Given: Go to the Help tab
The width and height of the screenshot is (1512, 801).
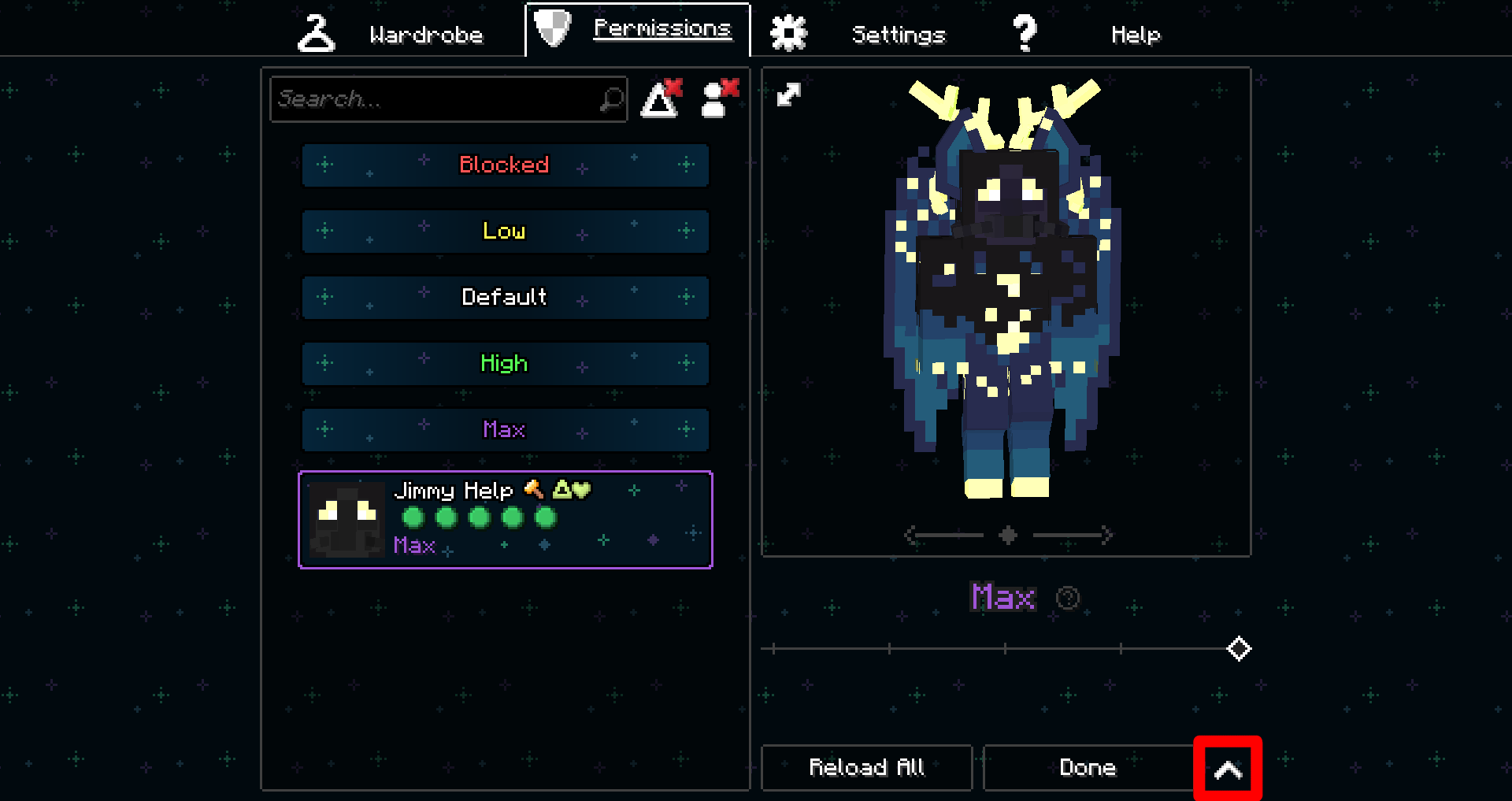Looking at the screenshot, I should point(1087,34).
